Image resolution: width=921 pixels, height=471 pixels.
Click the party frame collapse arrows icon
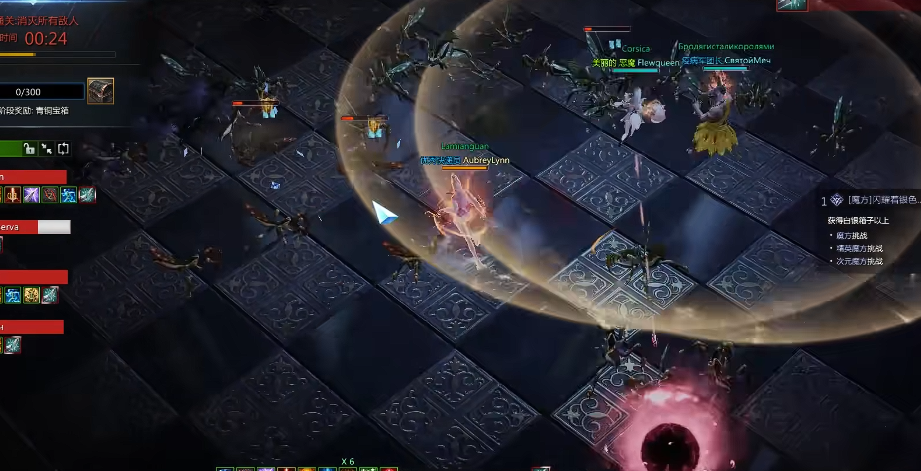coord(47,149)
